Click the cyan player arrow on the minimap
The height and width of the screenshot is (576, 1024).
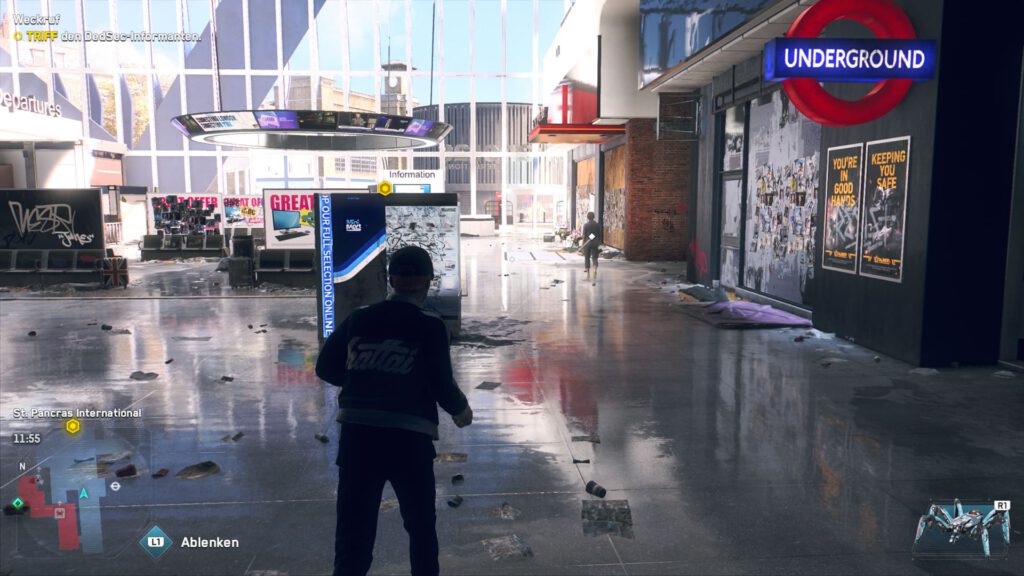click(x=85, y=493)
